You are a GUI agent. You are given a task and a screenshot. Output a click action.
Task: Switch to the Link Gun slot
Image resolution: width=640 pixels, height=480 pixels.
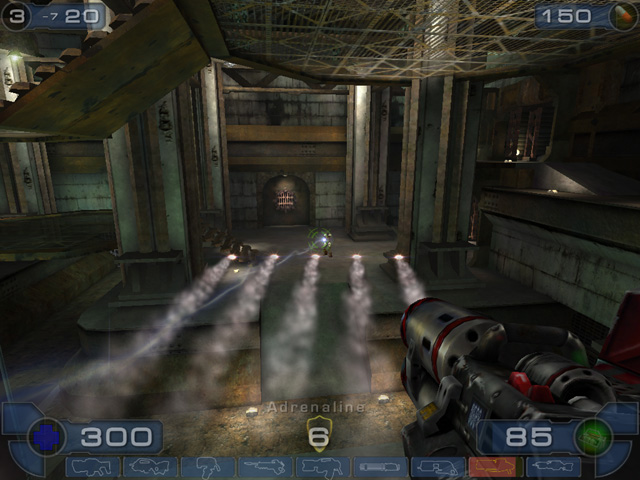click(323, 466)
